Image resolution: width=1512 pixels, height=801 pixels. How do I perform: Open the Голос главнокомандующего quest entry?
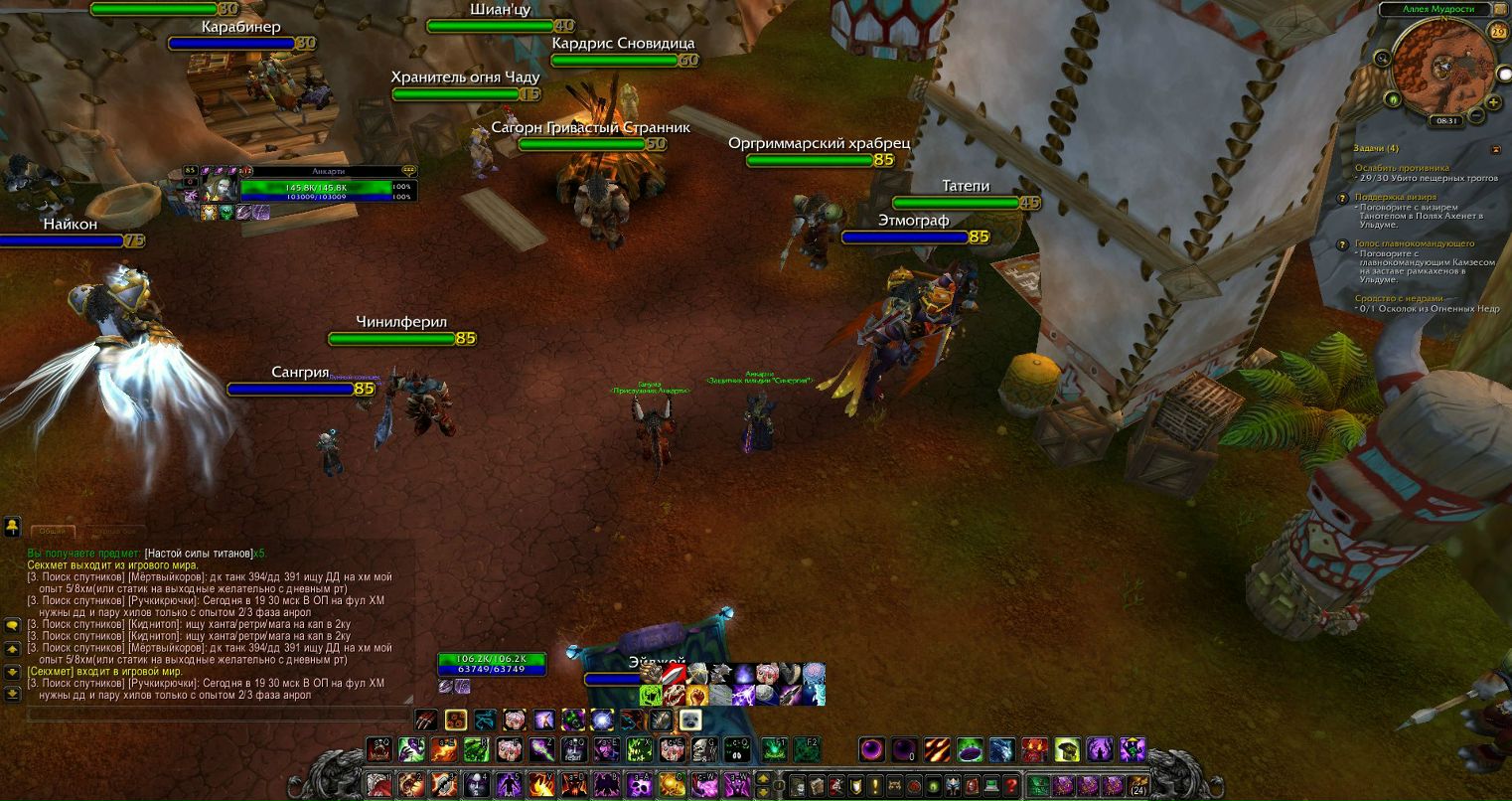point(1415,243)
